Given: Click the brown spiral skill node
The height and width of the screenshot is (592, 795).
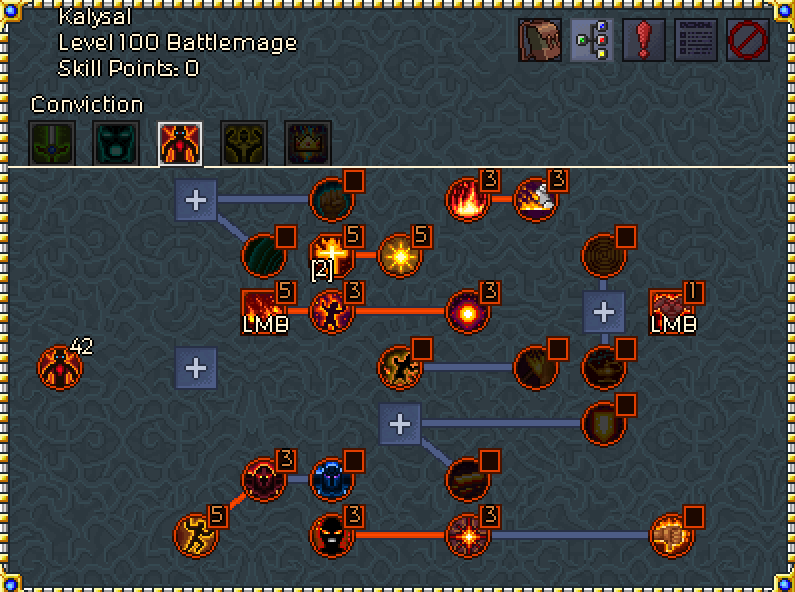Looking at the screenshot, I should (x=603, y=255).
